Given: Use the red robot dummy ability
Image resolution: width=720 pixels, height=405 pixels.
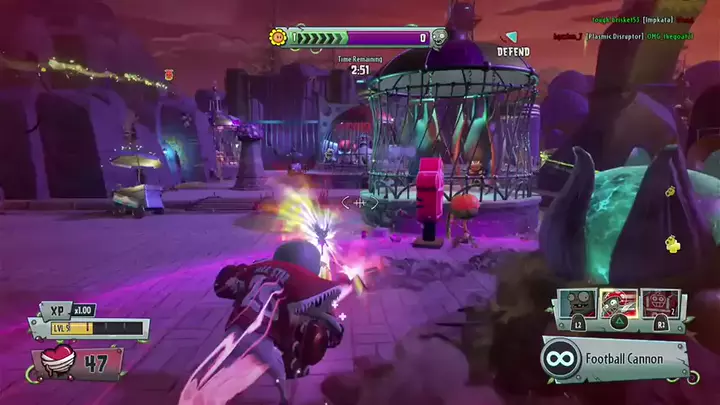Looking at the screenshot, I should (659, 304).
